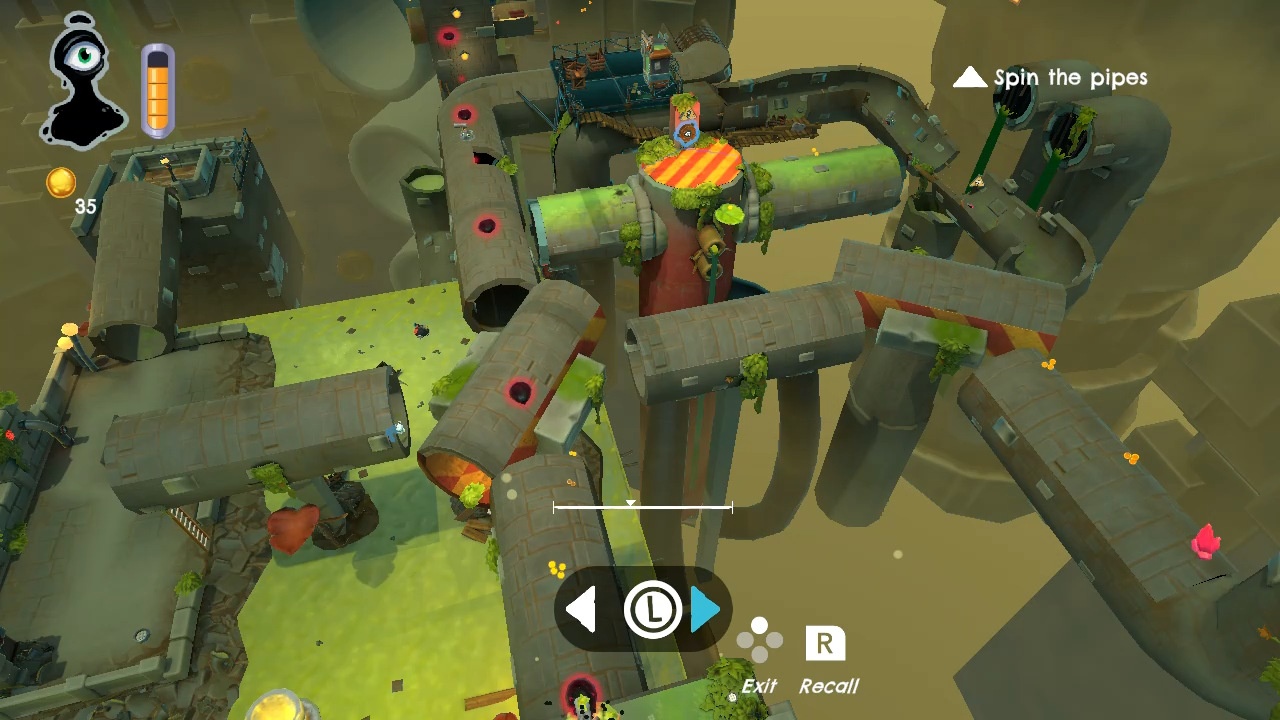Image resolution: width=1280 pixels, height=720 pixels.
Task: Click the blue right rotation arrow
Action: coord(705,609)
